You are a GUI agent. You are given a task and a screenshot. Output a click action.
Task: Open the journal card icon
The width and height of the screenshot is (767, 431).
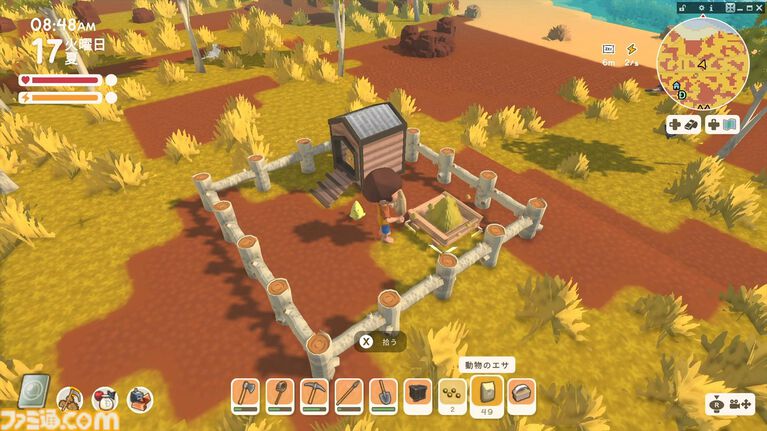pos(34,391)
